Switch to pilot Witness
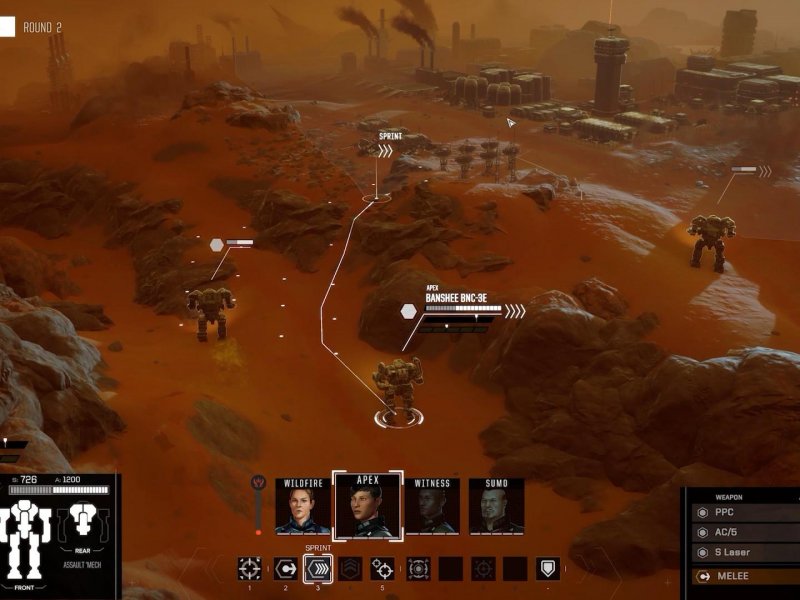800x600 pixels. [x=432, y=506]
